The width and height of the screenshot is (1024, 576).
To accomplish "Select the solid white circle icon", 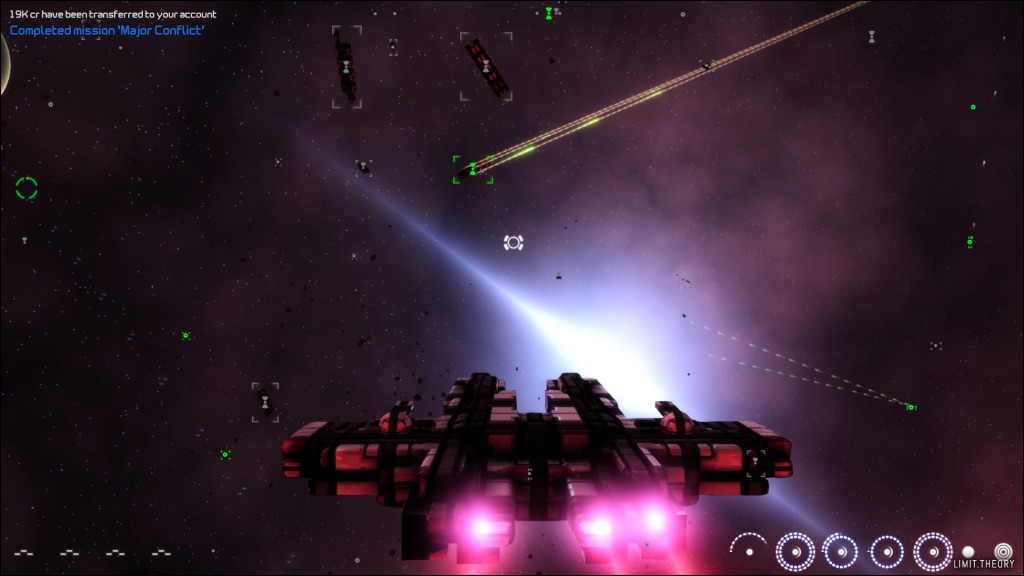I will [968, 551].
